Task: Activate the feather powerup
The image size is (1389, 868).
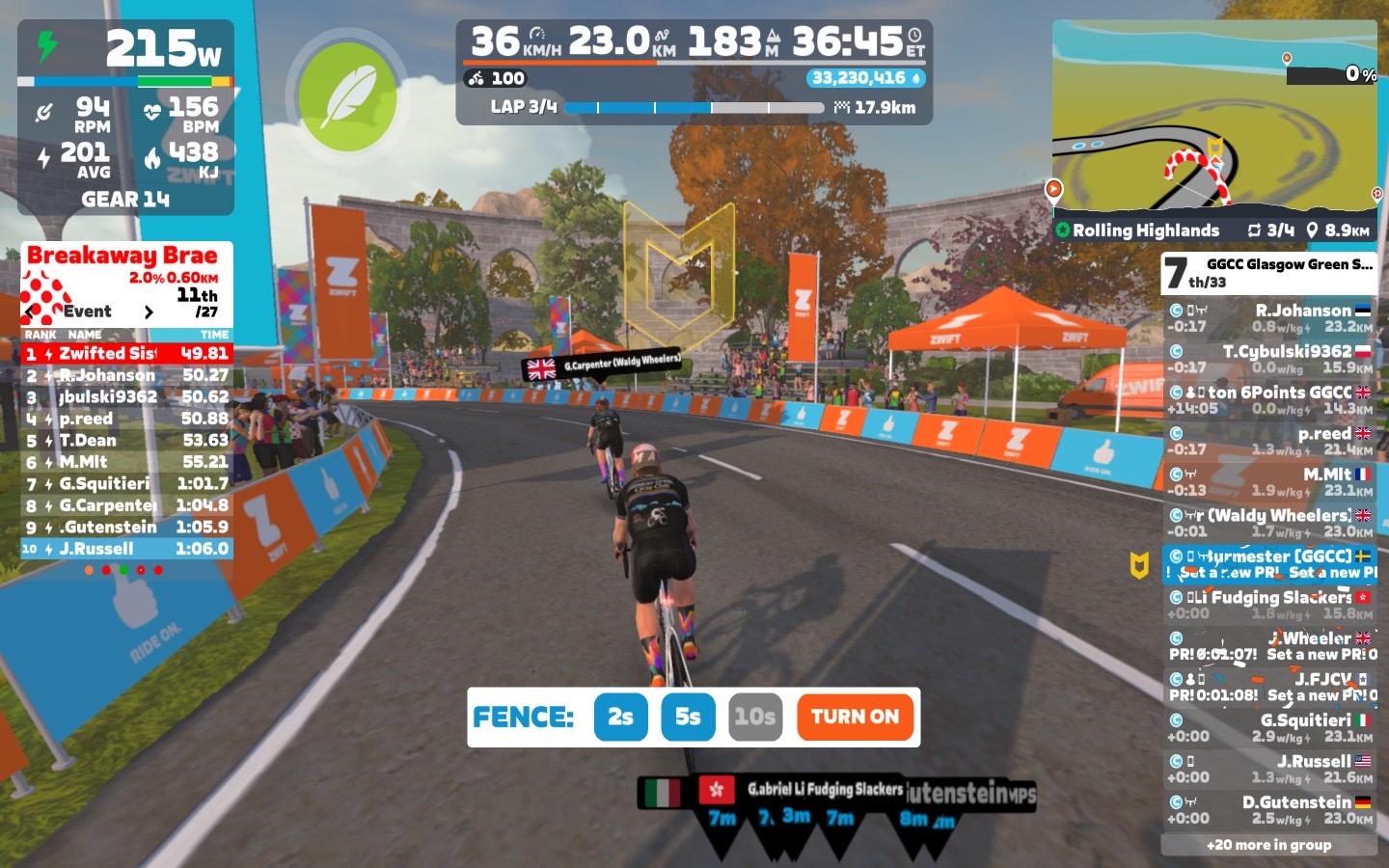Action: (x=346, y=96)
